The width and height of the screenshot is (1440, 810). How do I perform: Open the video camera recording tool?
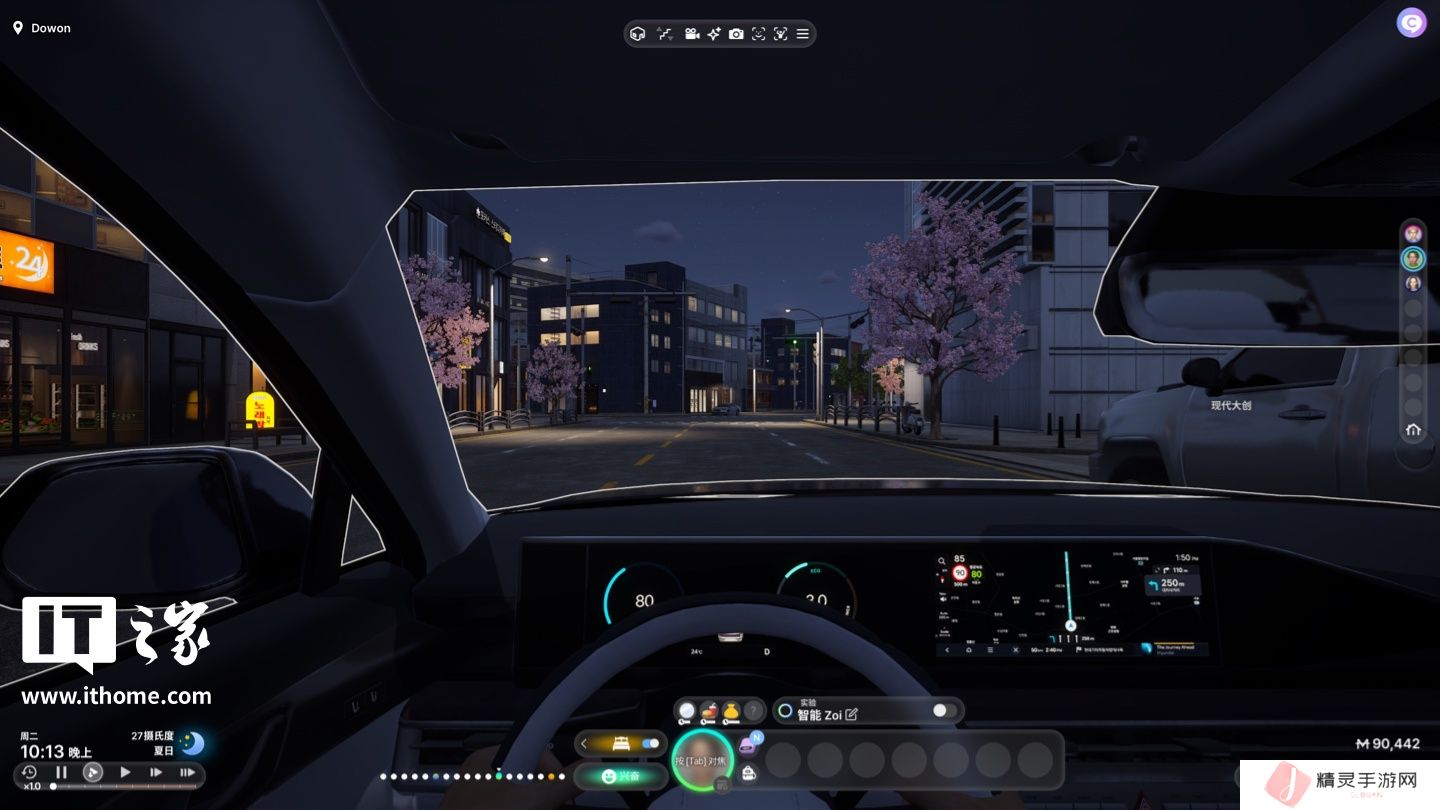[x=691, y=34]
